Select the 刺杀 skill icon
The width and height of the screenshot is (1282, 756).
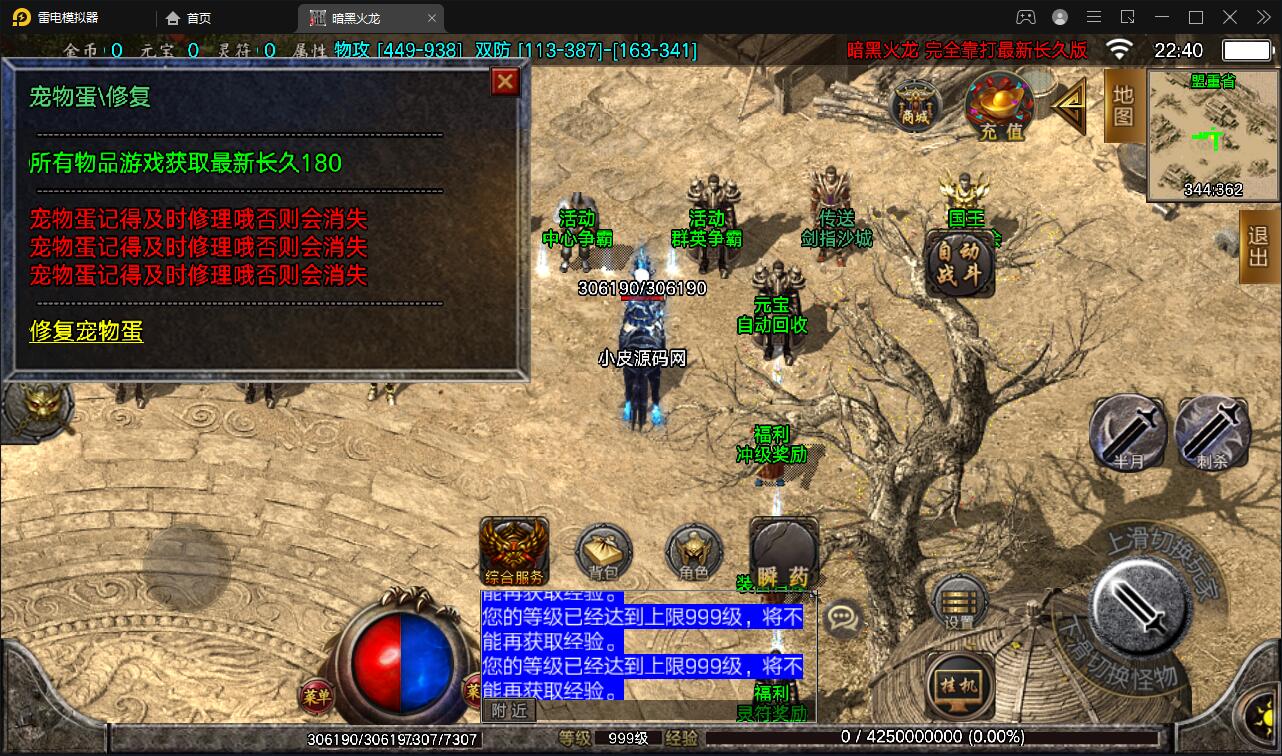click(x=1211, y=432)
